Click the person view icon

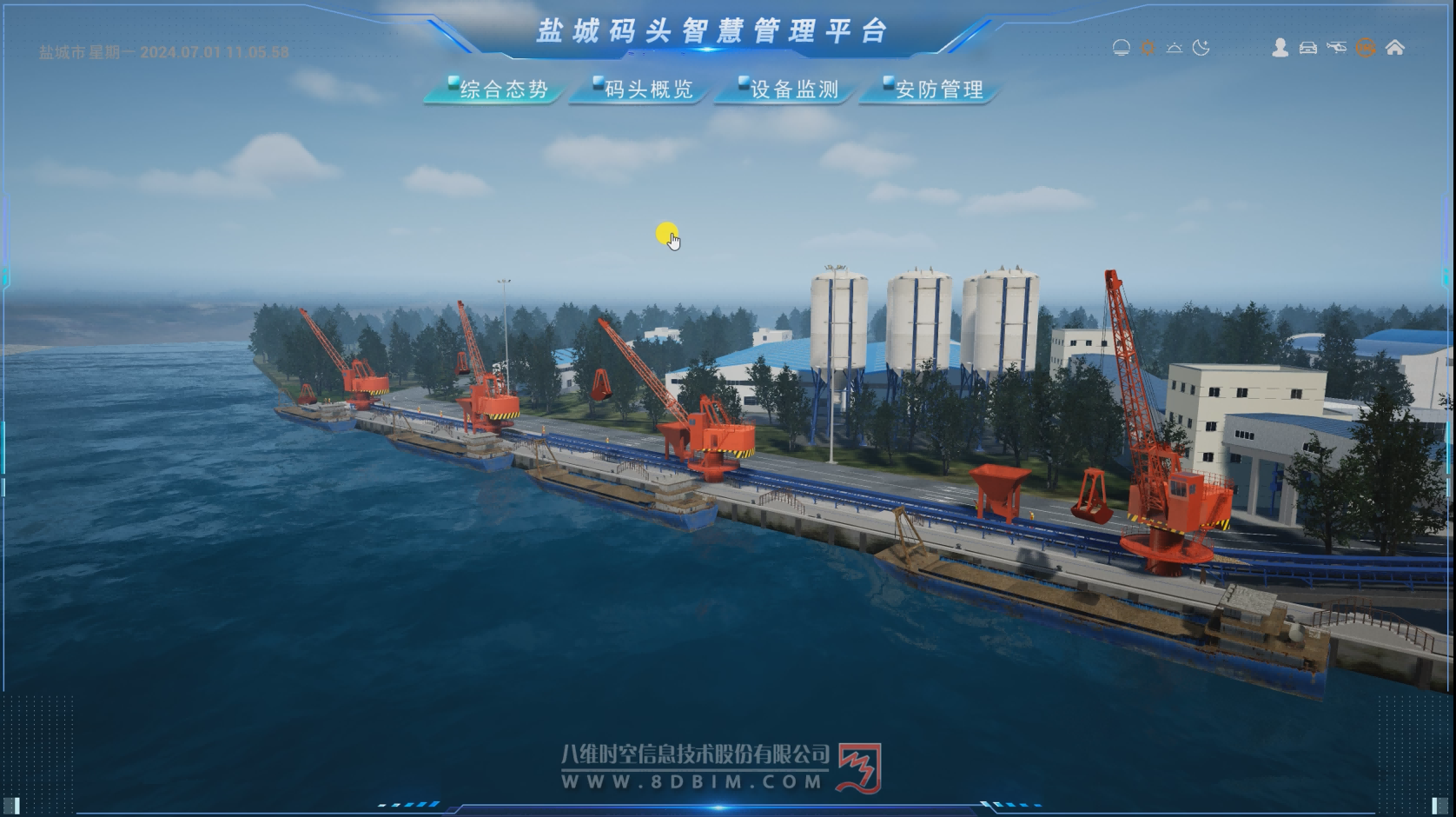1280,48
